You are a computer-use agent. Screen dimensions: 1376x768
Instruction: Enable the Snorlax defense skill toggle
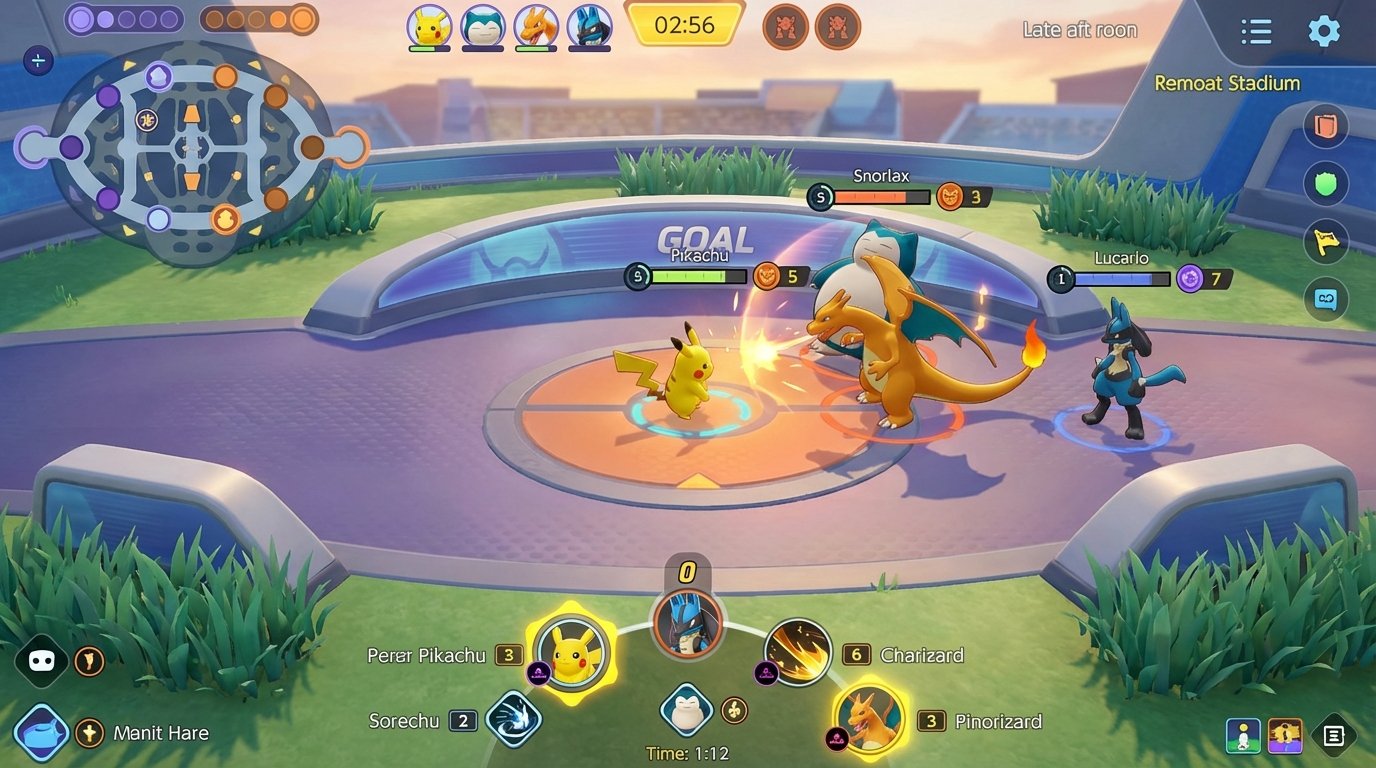coord(687,712)
